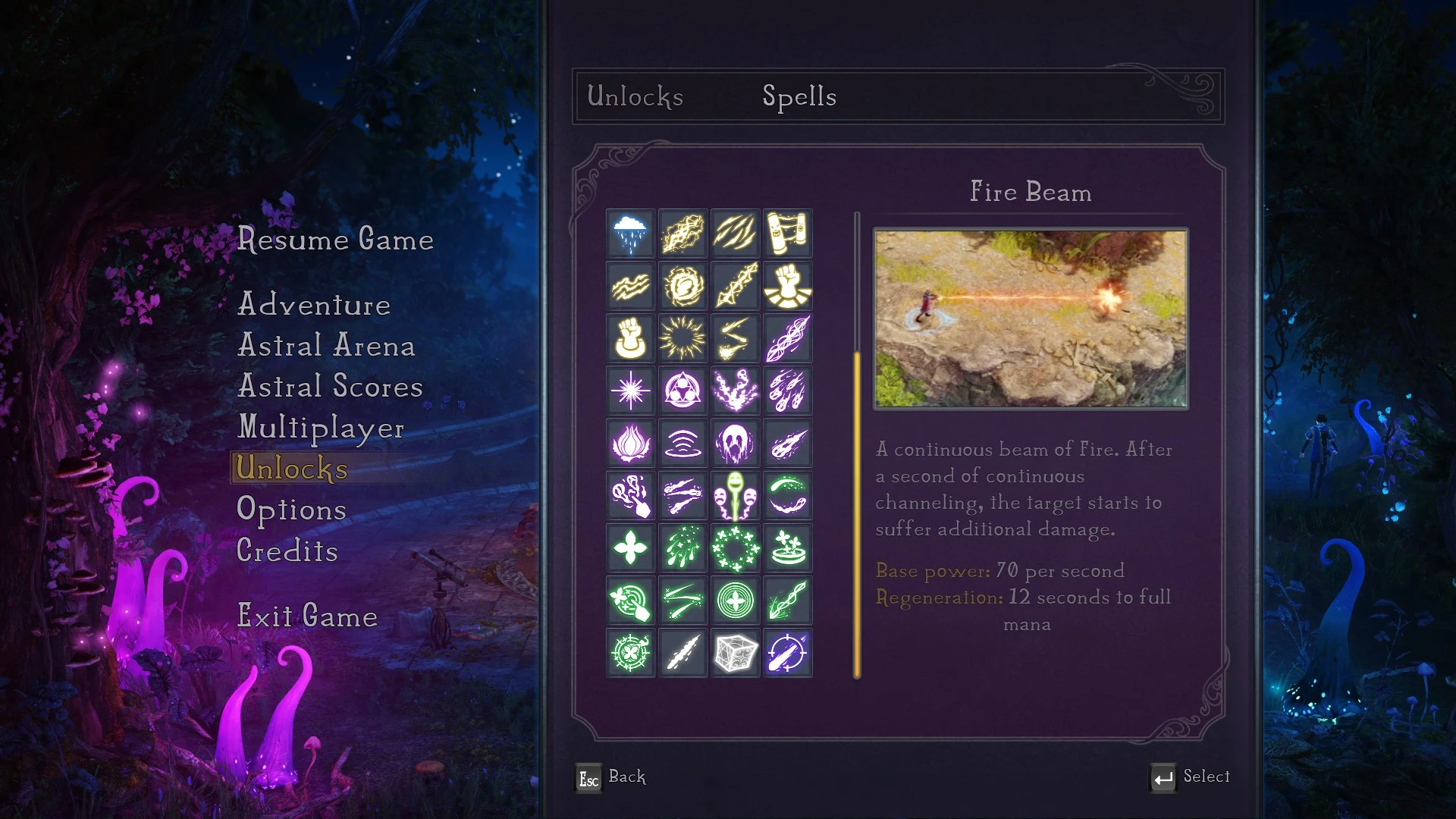
Task: Select the sprouting plant pot spell icon
Action: click(788, 548)
